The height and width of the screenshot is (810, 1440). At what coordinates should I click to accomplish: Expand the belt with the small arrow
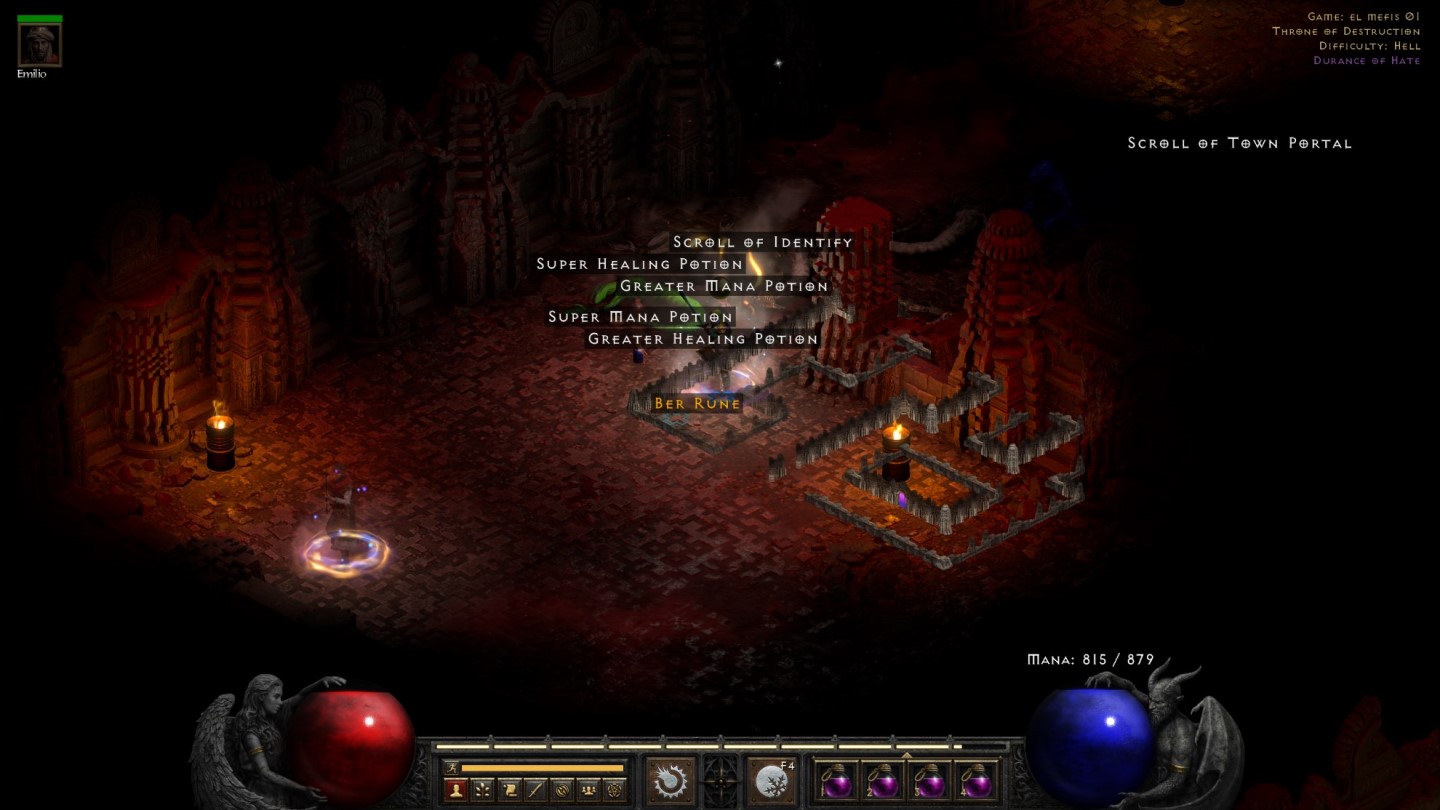tap(906, 756)
